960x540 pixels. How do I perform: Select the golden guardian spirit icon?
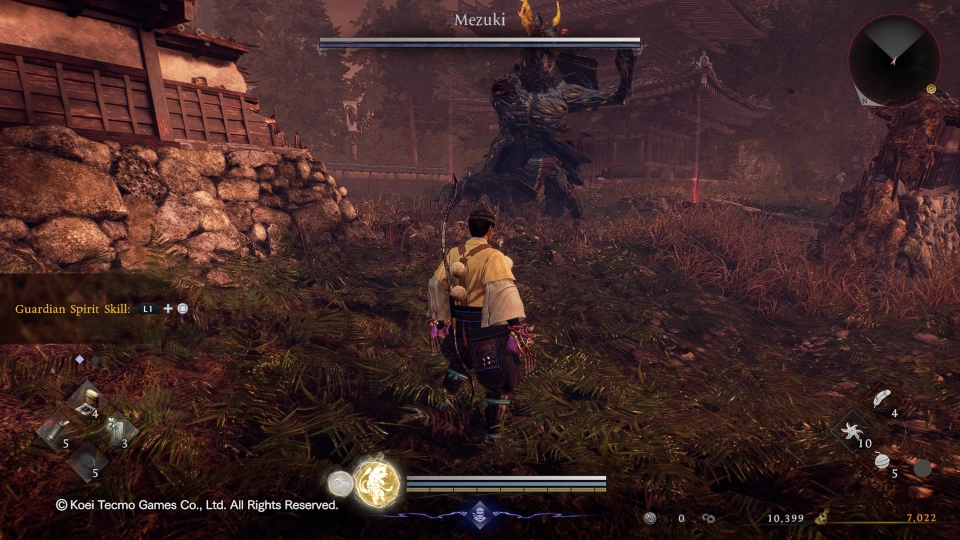click(x=377, y=484)
